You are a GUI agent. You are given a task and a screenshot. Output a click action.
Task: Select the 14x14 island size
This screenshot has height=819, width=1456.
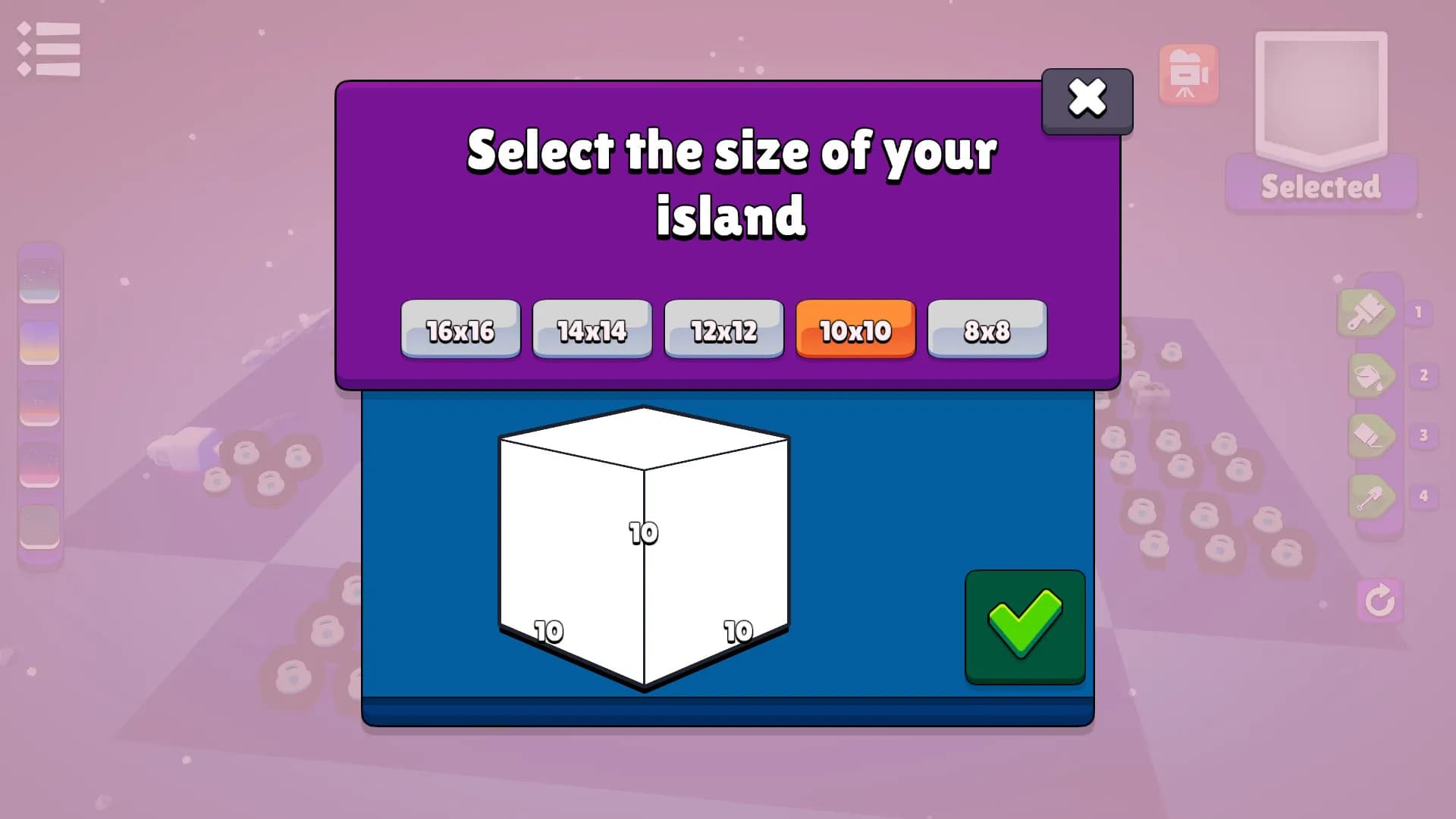pyautogui.click(x=591, y=330)
